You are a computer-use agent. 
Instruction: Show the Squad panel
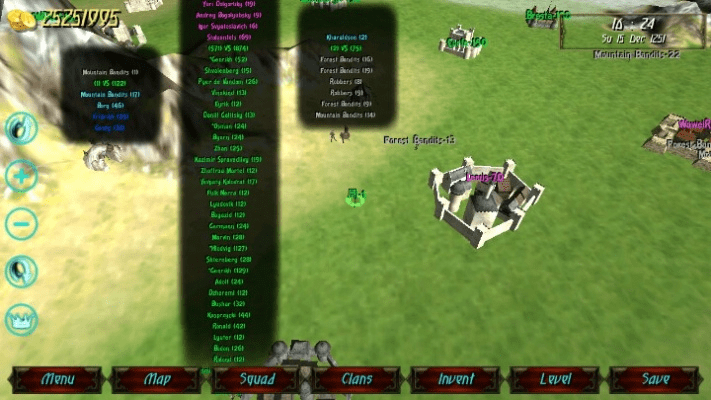[257, 380]
